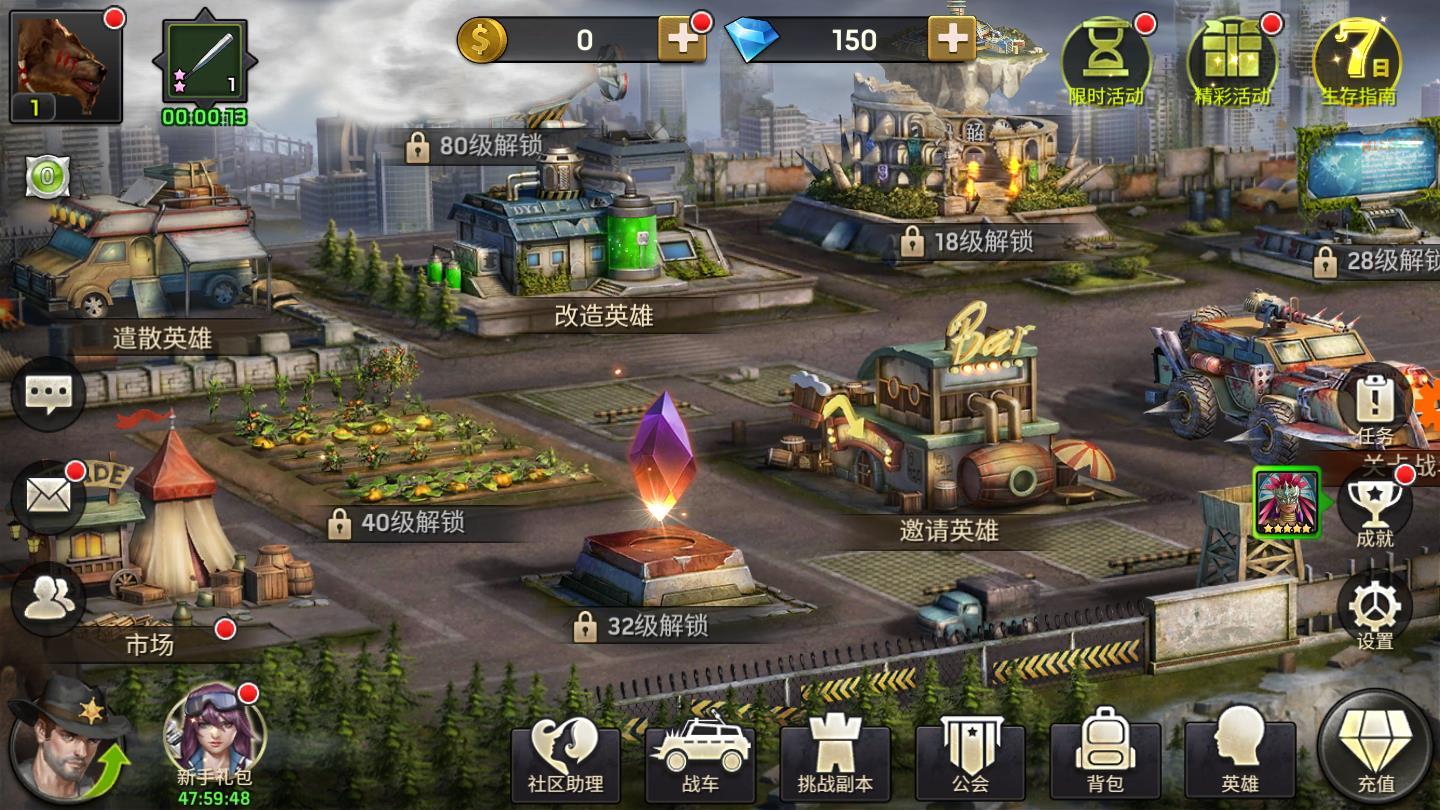Open the chat speech bubble
1440x810 pixels.
coord(47,394)
